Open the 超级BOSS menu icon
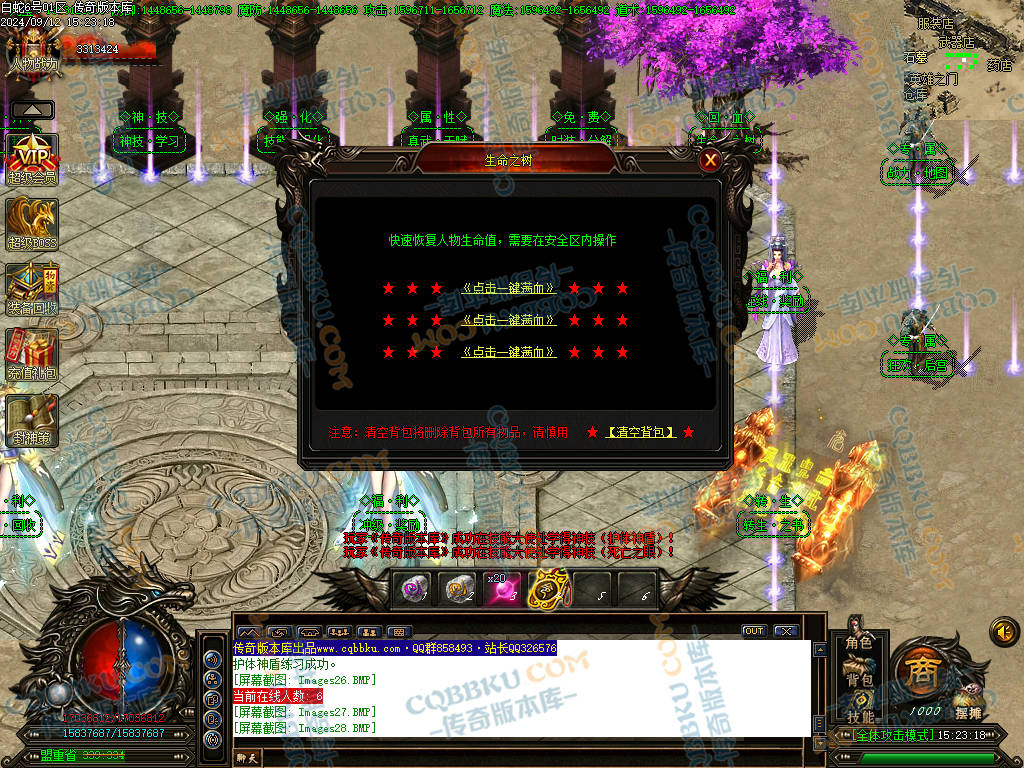This screenshot has width=1024, height=768. click(32, 222)
